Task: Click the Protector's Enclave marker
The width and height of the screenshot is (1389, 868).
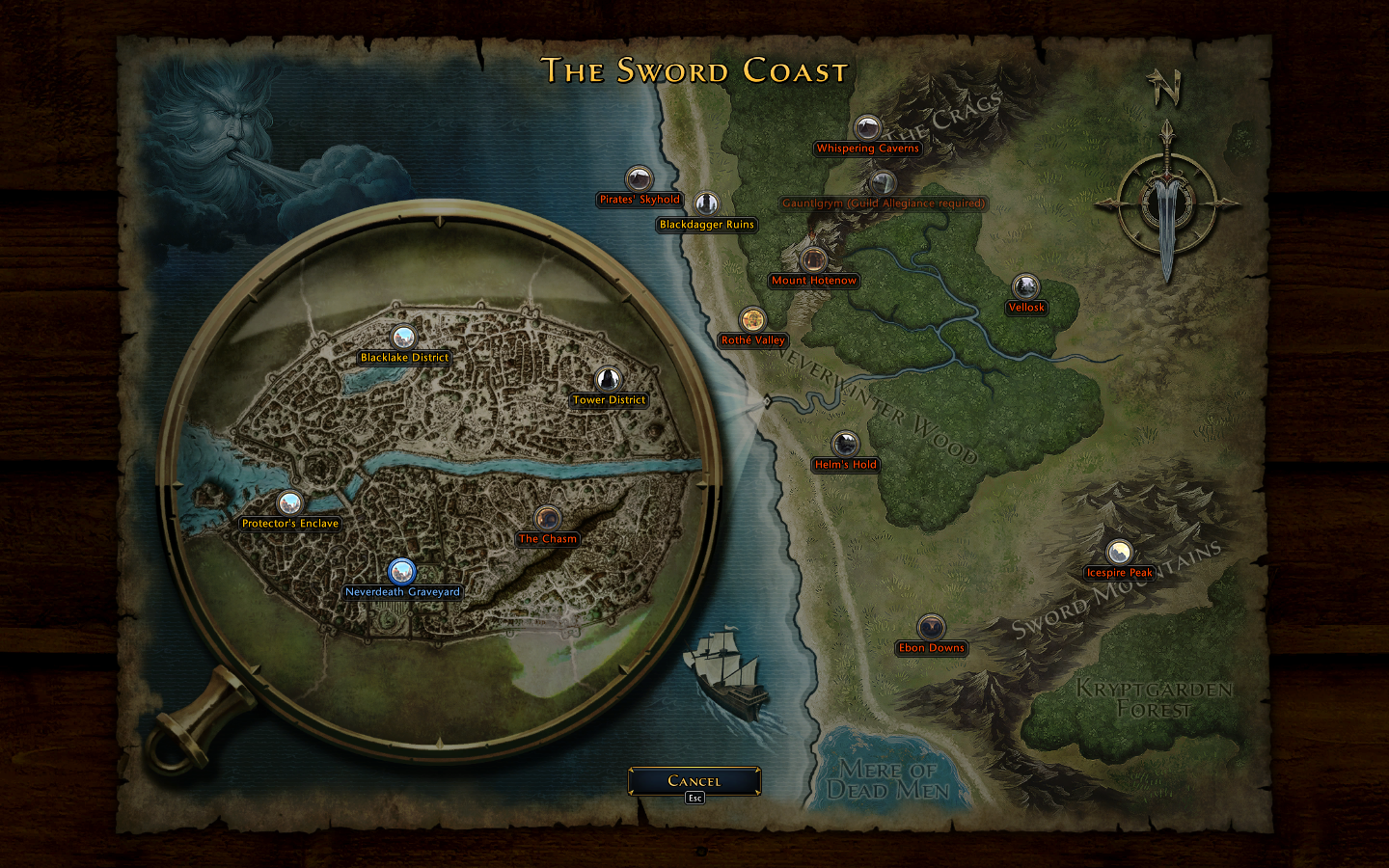Action: pyautogui.click(x=288, y=503)
